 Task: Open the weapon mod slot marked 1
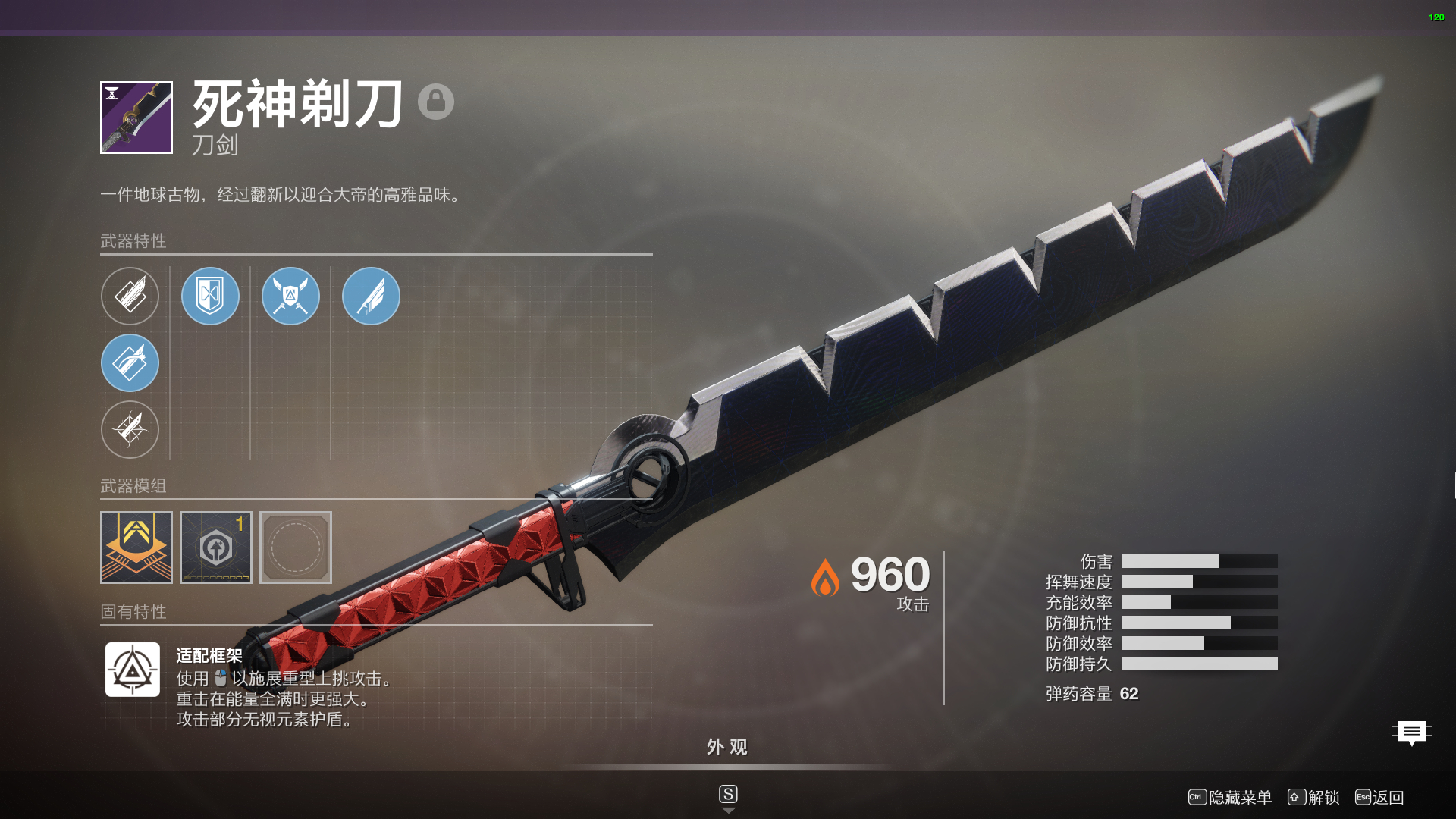pyautogui.click(x=216, y=548)
